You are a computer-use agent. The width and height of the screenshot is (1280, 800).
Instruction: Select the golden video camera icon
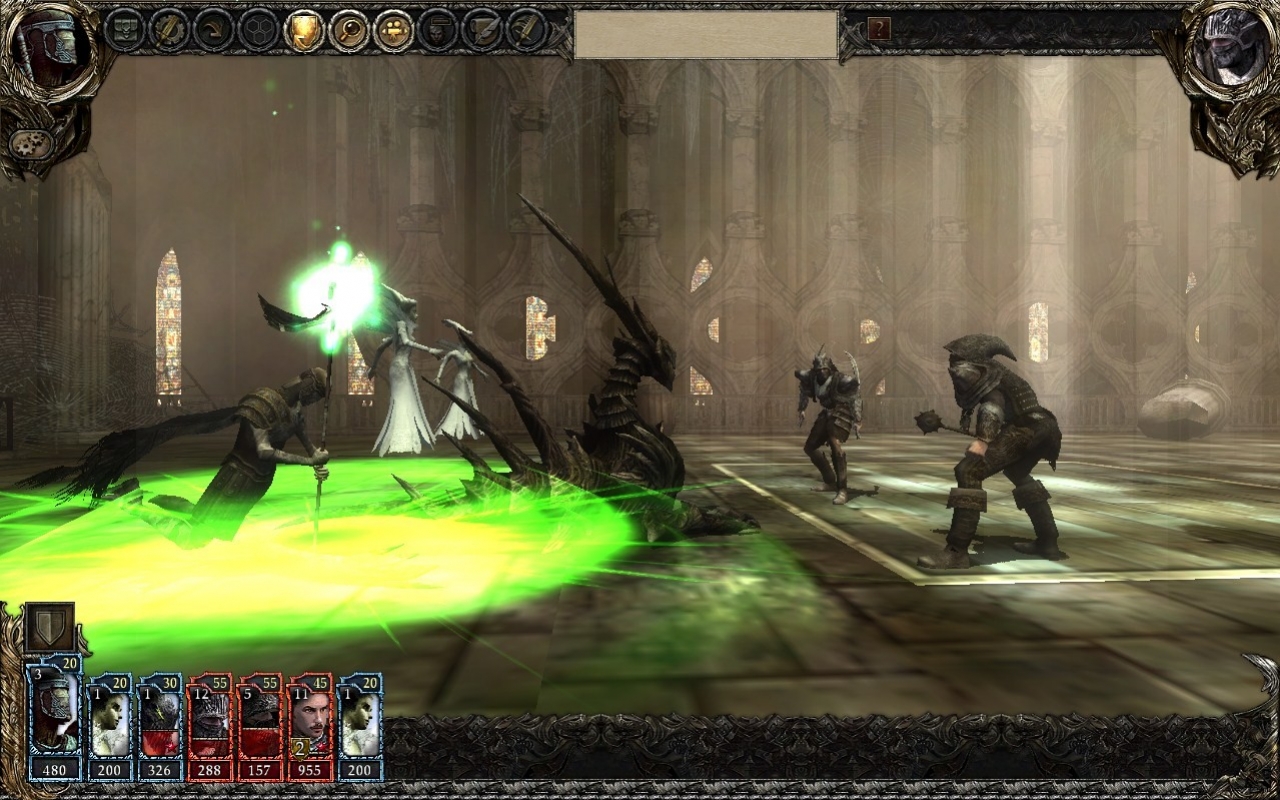tap(394, 30)
